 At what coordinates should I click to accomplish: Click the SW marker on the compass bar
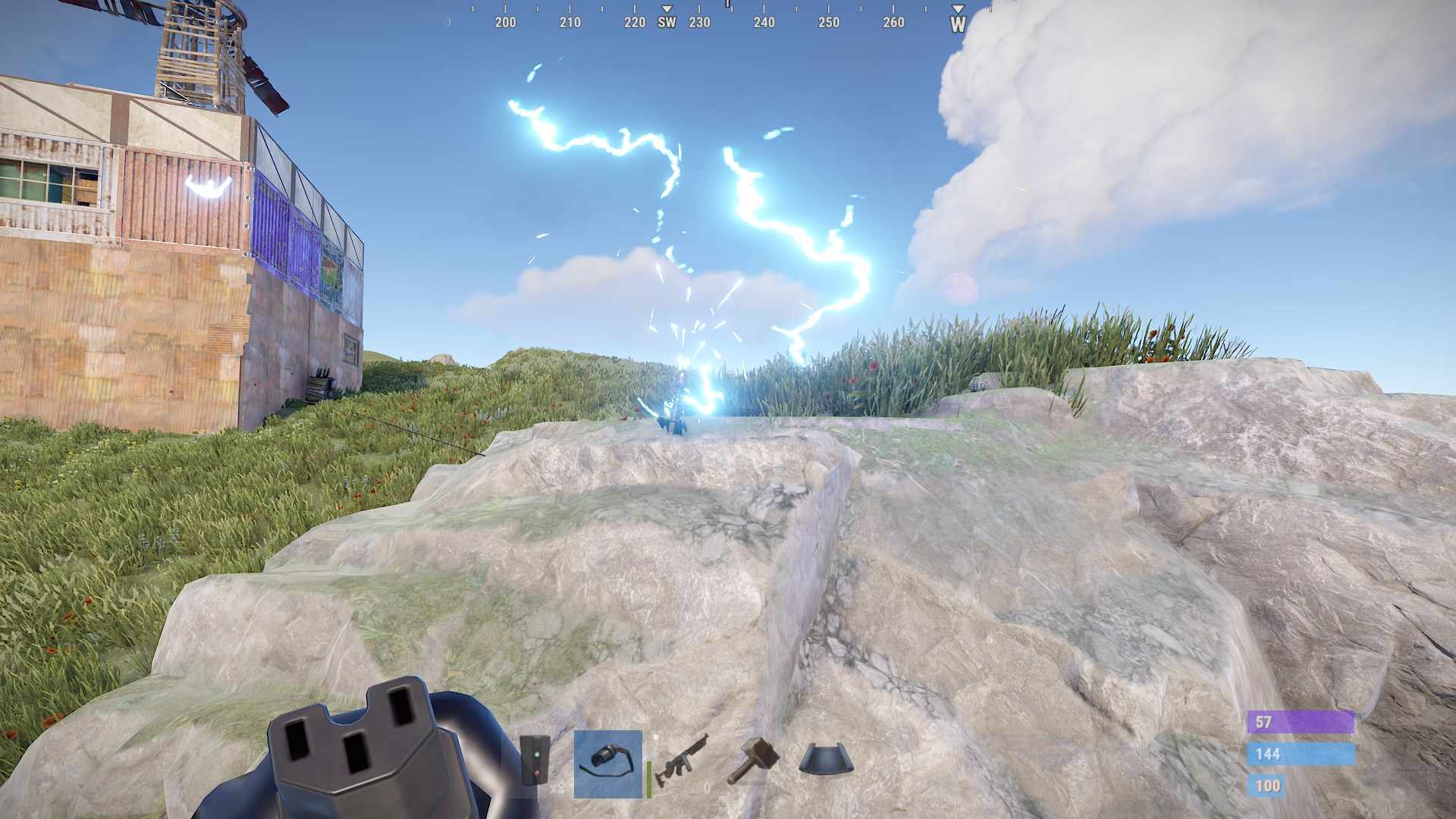point(667,23)
